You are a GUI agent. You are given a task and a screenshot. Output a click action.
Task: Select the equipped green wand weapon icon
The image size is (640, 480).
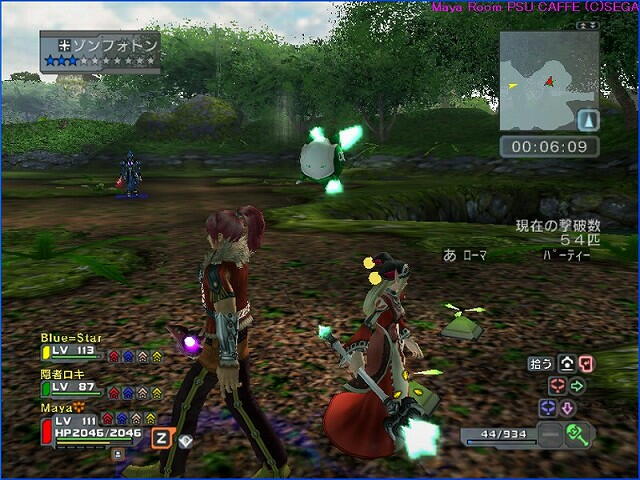[x=579, y=435]
